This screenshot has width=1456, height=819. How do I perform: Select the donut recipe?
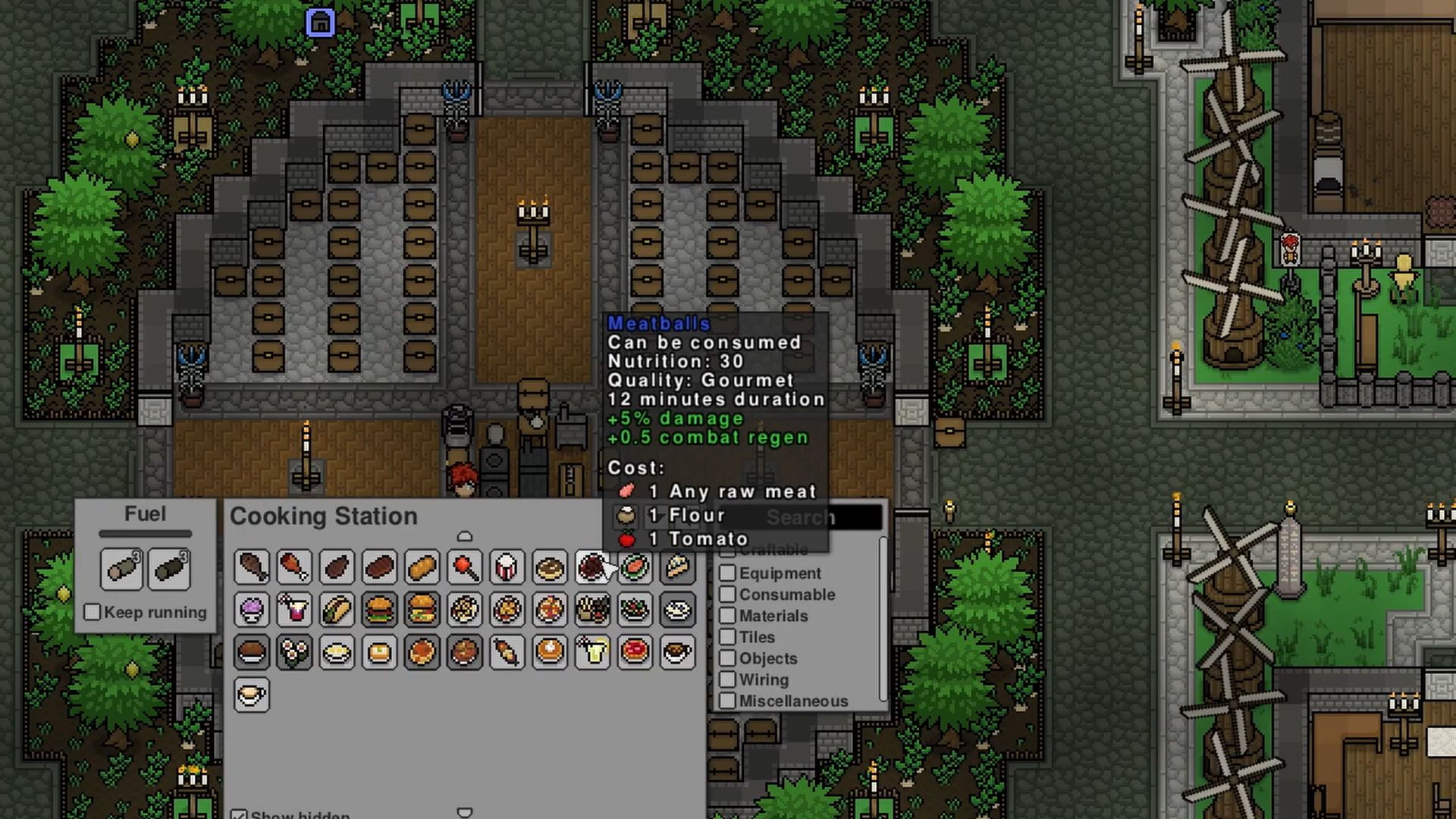(549, 567)
